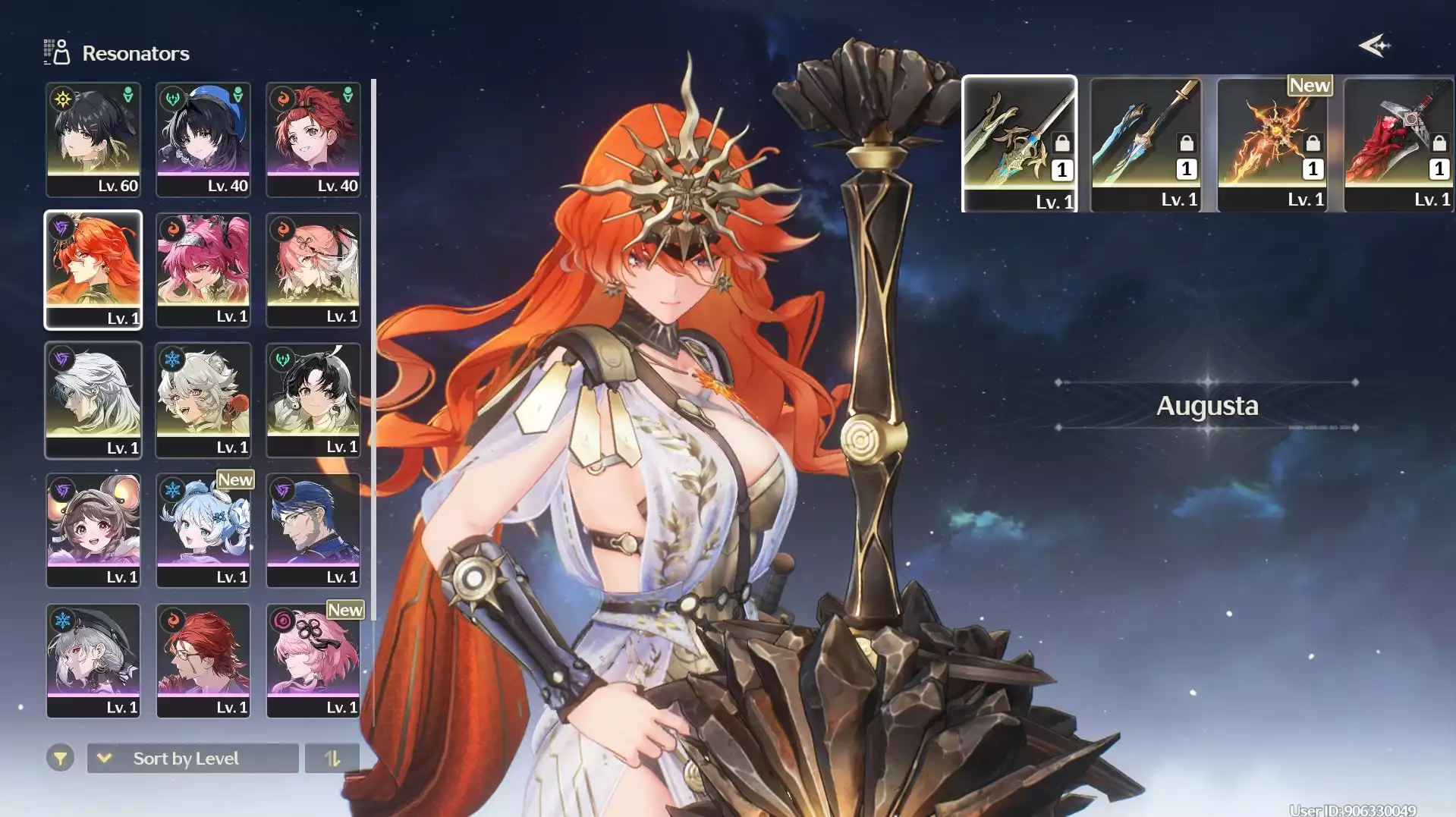1456x817 pixels.
Task: Choose the blue beret resonator at Lv. 40
Action: point(203,140)
